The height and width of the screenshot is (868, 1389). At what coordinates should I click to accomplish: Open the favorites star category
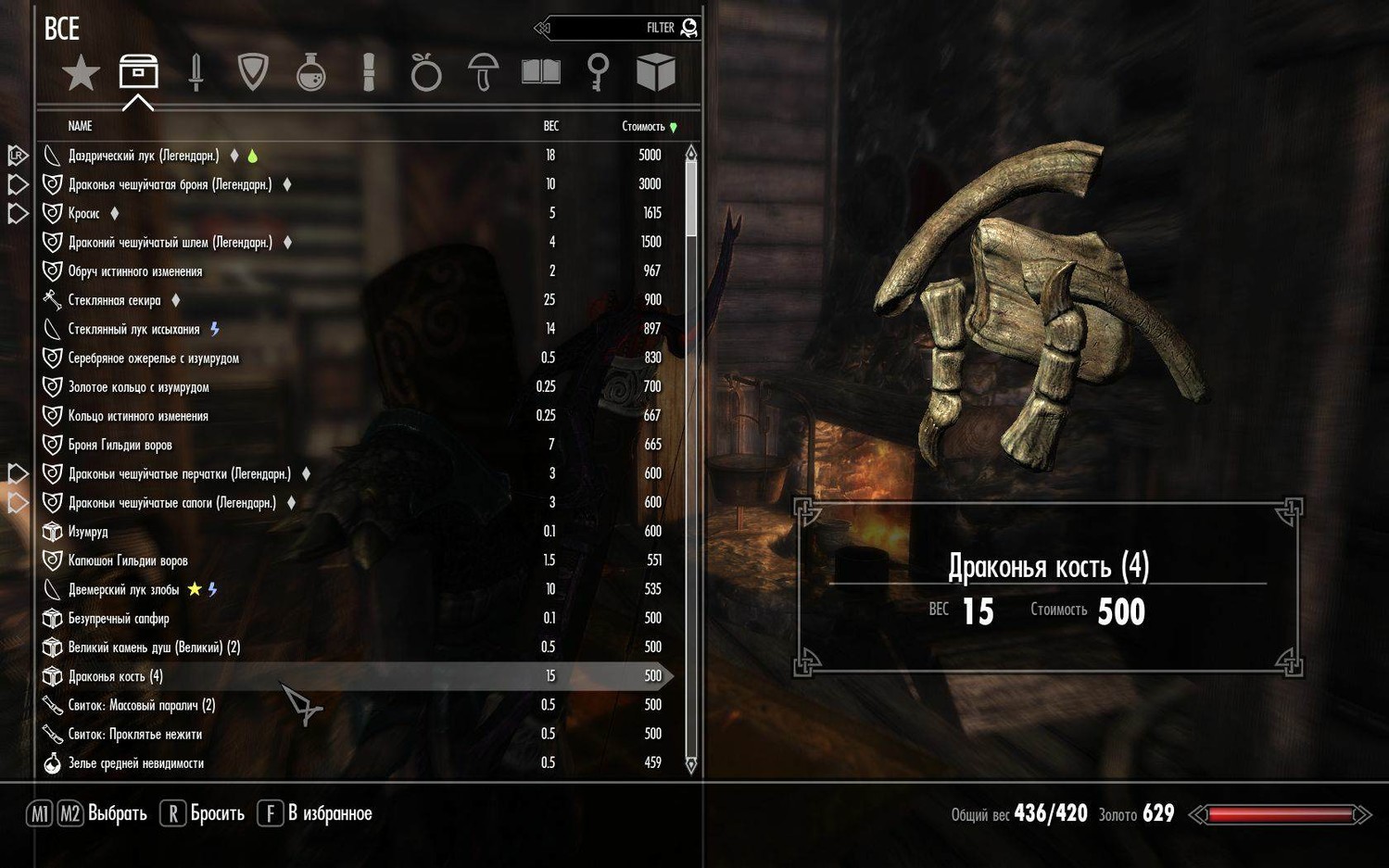(81, 73)
